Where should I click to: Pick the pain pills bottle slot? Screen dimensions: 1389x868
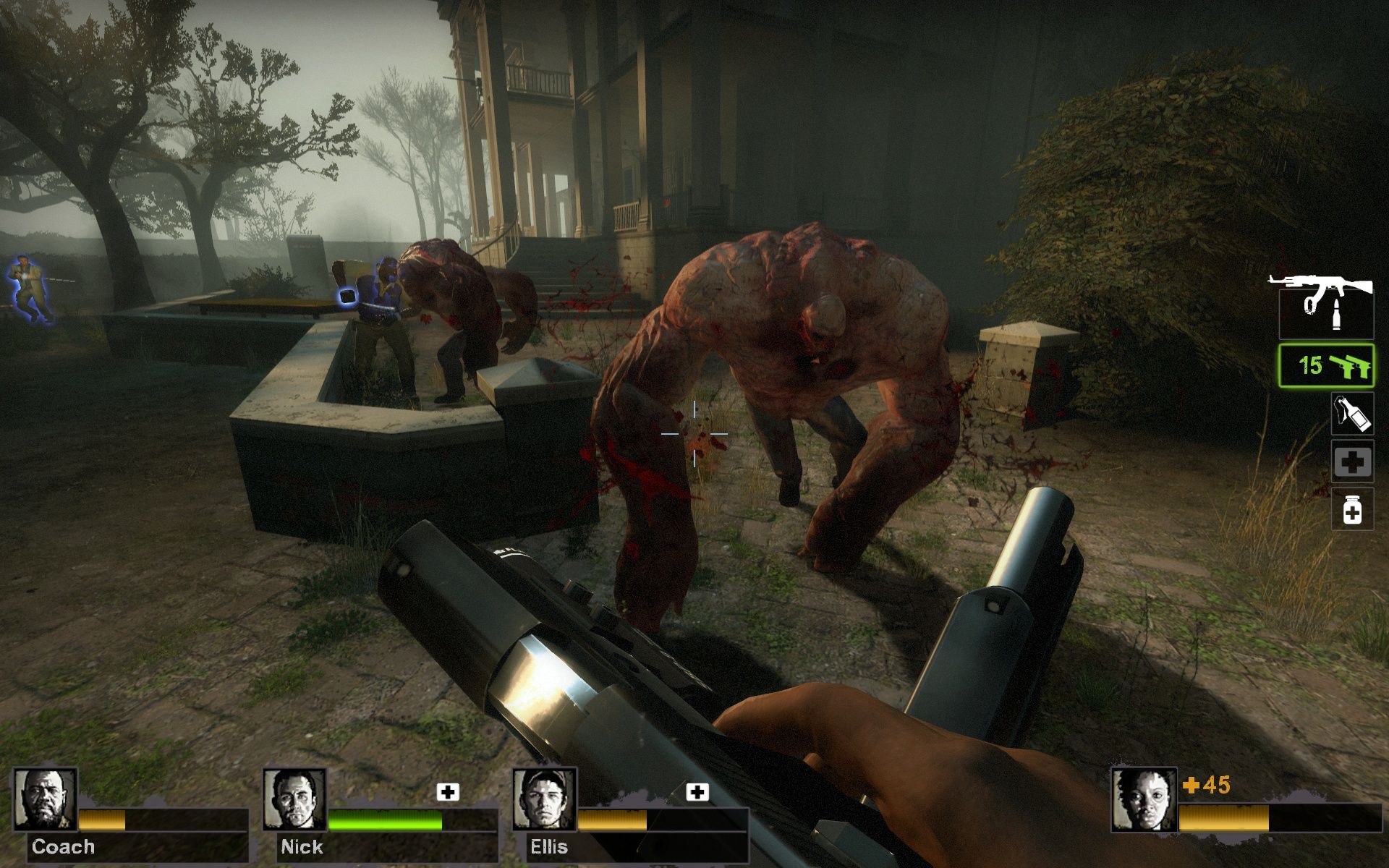[1352, 509]
